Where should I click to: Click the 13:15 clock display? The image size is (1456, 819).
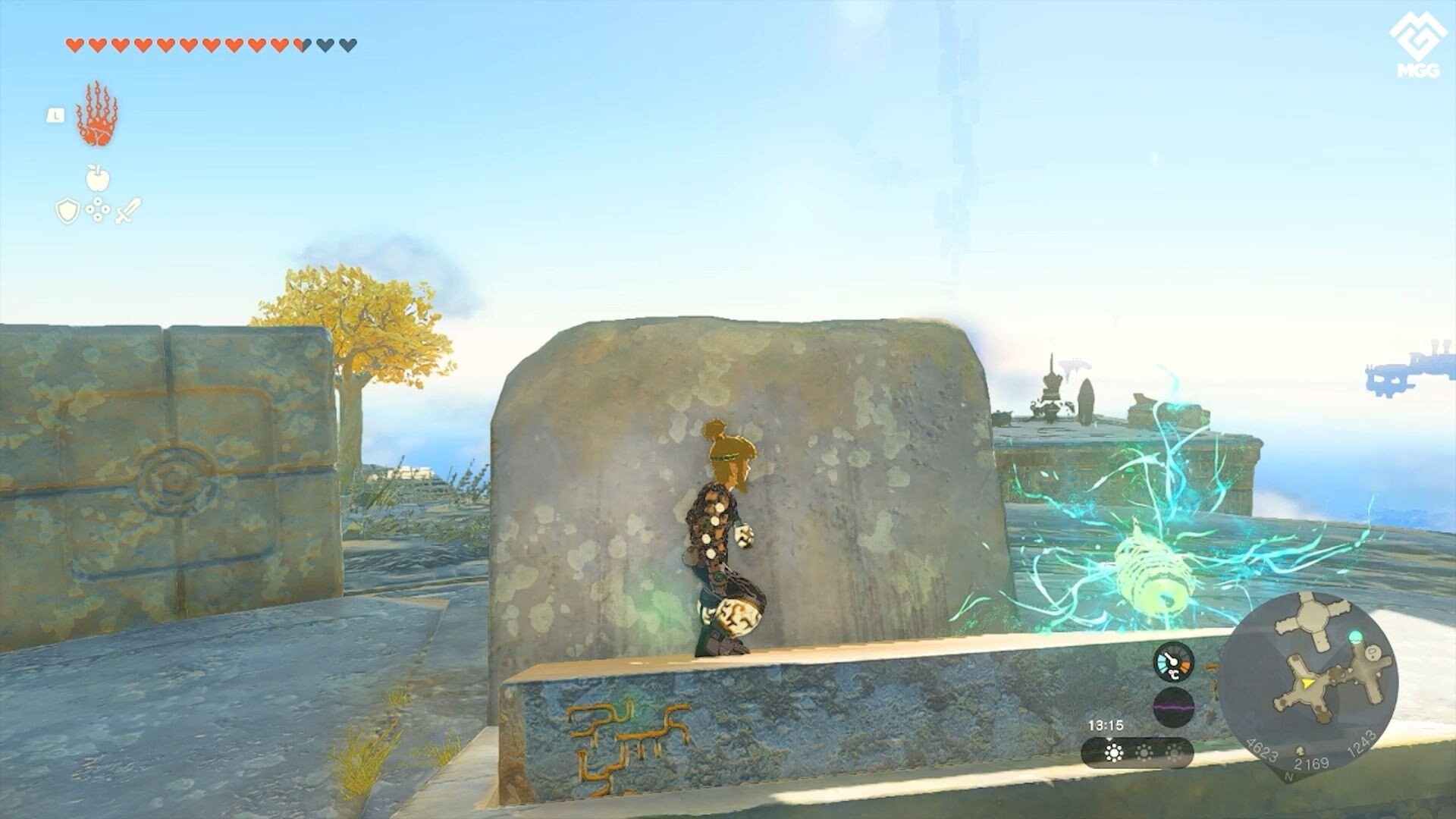1106,724
